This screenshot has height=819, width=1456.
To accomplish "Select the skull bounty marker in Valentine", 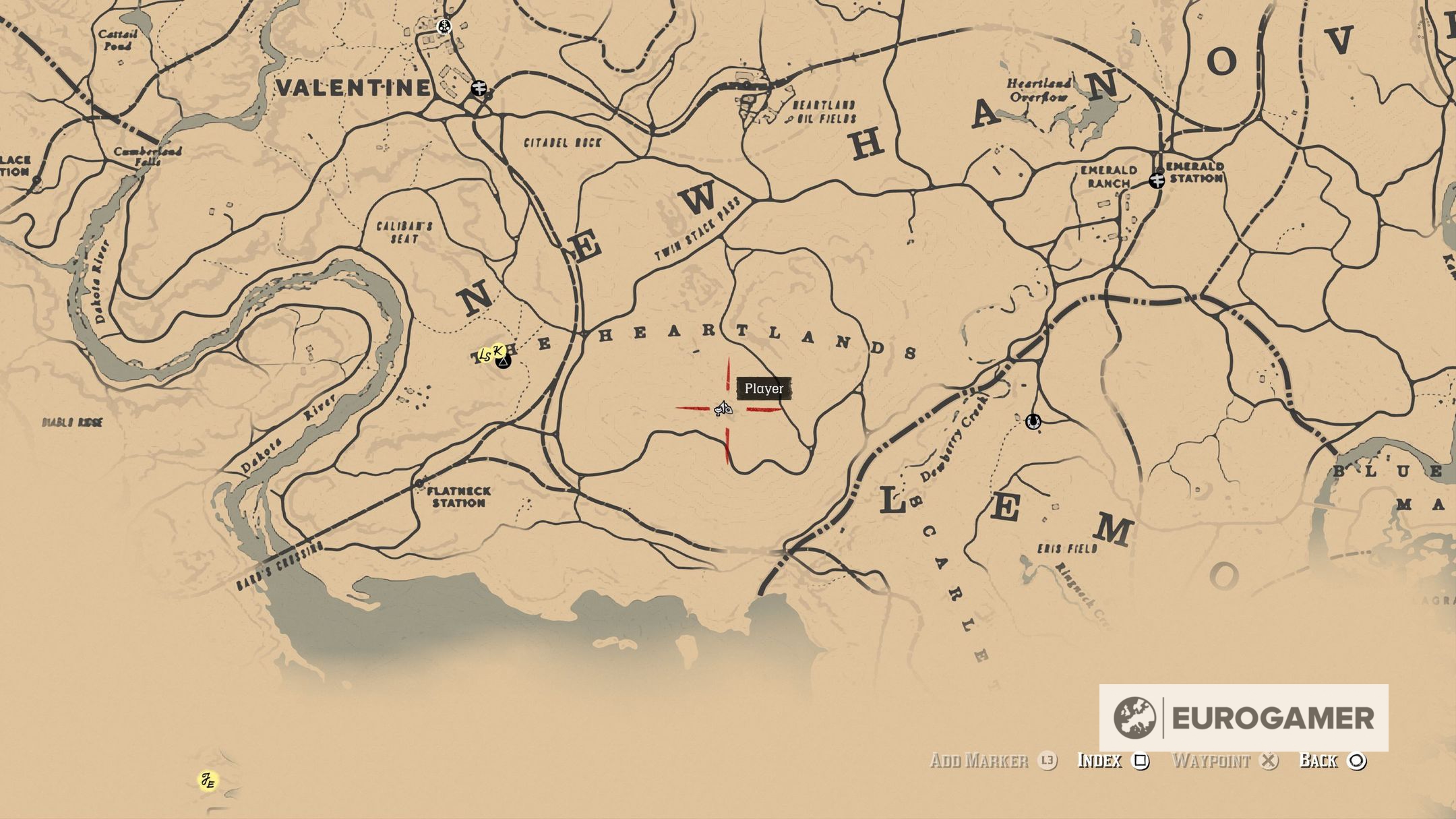I will (x=444, y=27).
